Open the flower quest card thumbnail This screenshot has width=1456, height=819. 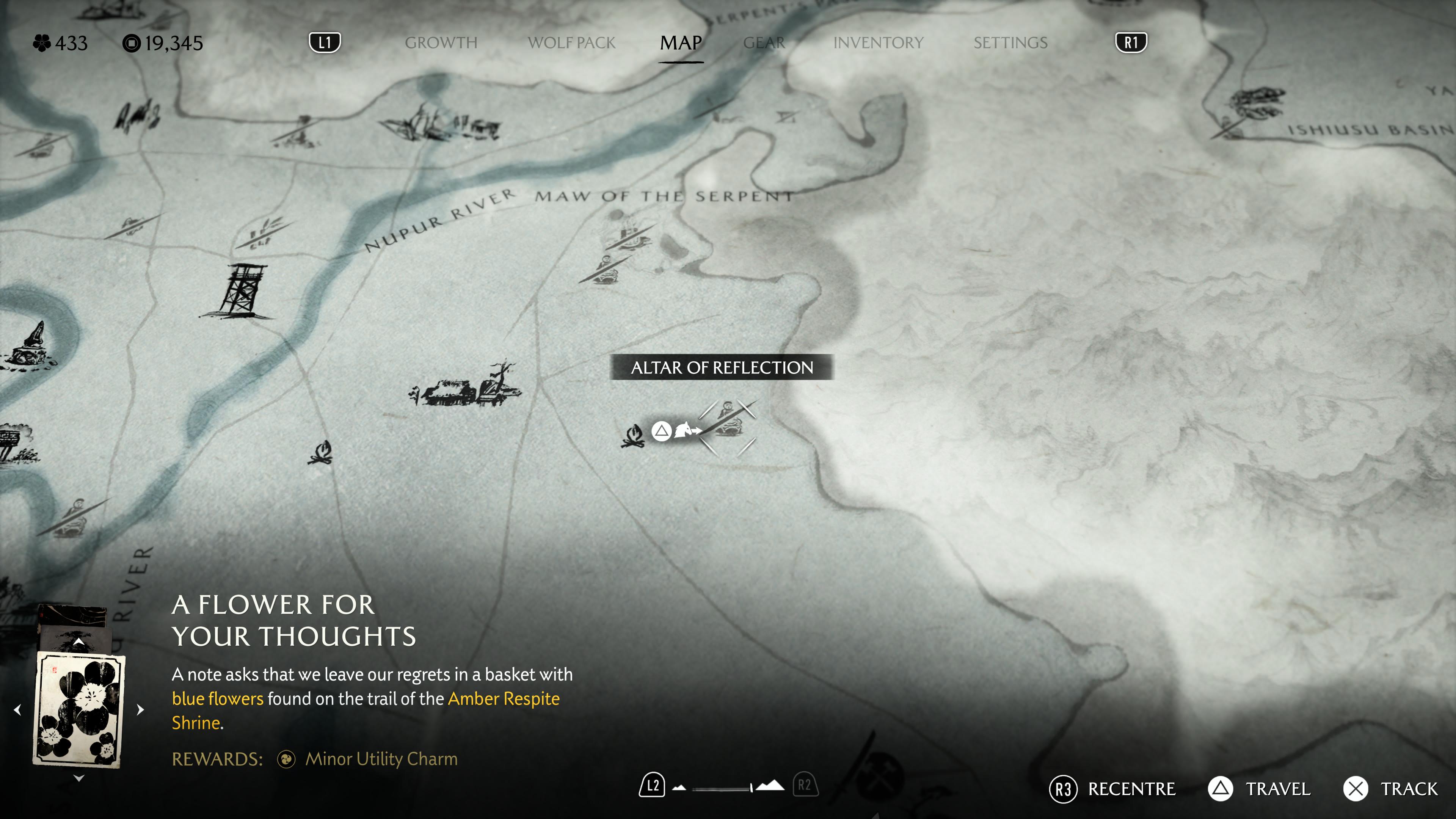tap(78, 710)
